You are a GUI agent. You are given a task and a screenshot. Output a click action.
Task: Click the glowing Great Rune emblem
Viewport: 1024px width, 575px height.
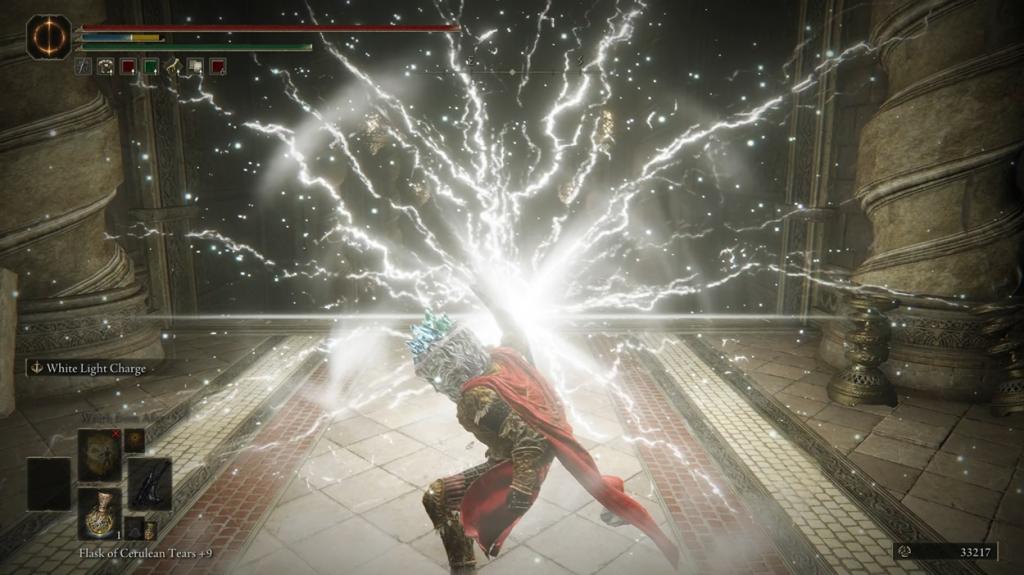pos(48,37)
